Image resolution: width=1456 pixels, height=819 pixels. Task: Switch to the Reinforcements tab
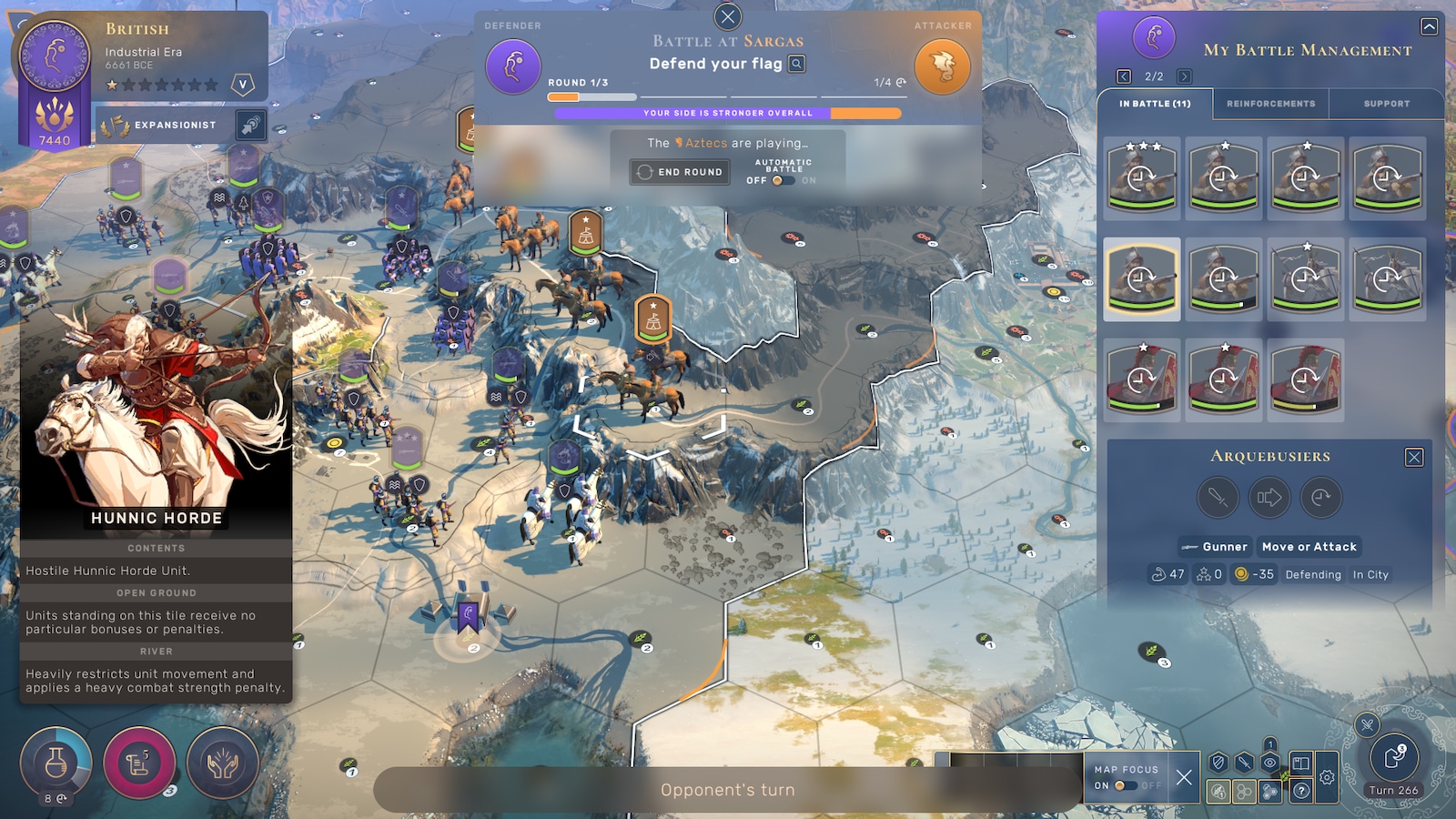(x=1270, y=104)
